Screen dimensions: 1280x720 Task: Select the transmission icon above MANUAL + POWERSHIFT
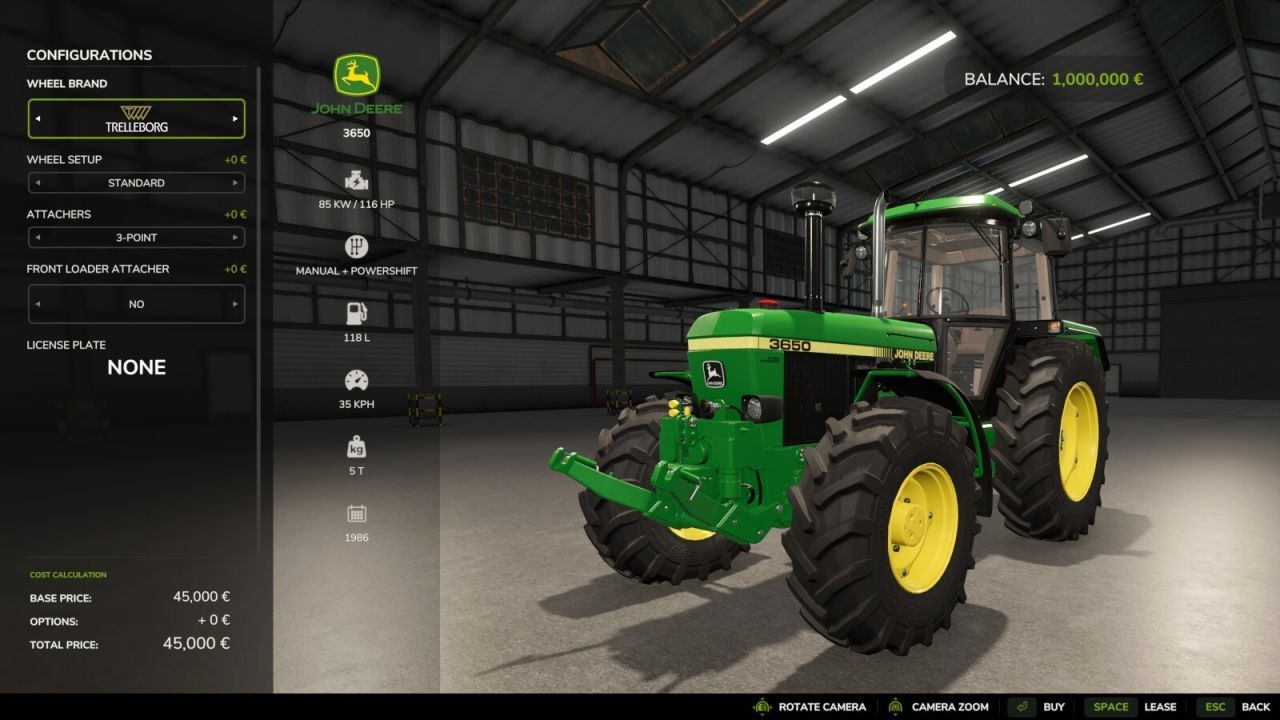356,245
